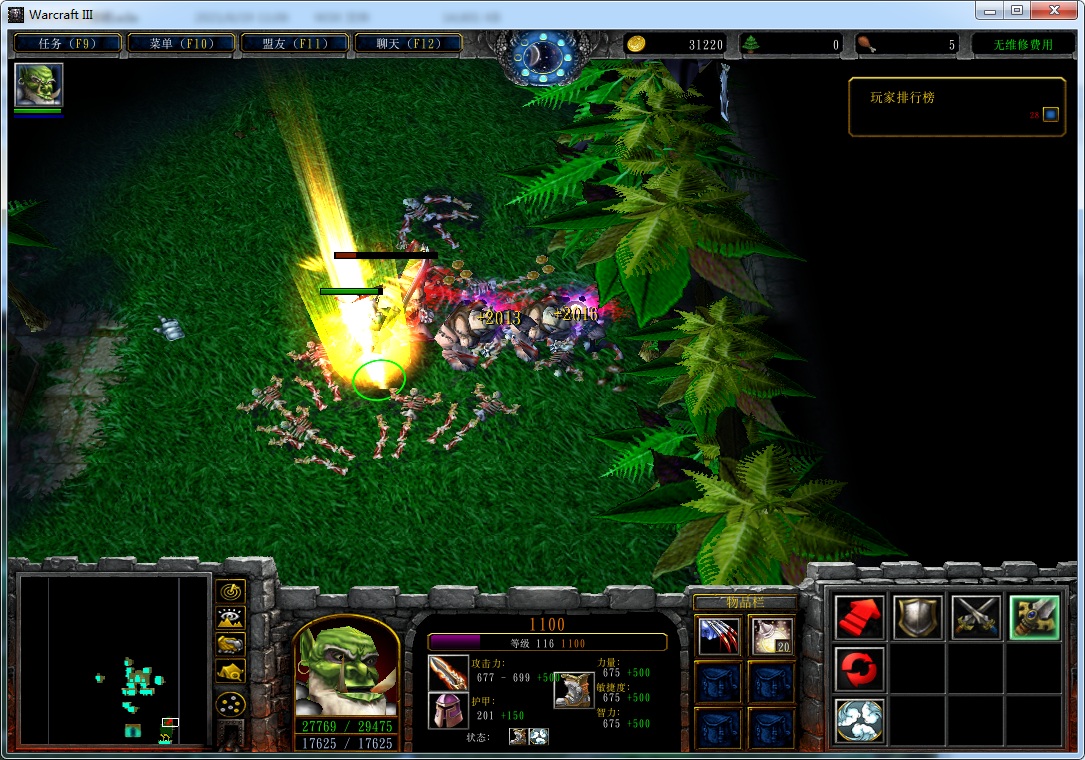Viewport: 1085px width, 760px height.
Task: Toggle minimap terrain display button
Action: tap(231, 618)
